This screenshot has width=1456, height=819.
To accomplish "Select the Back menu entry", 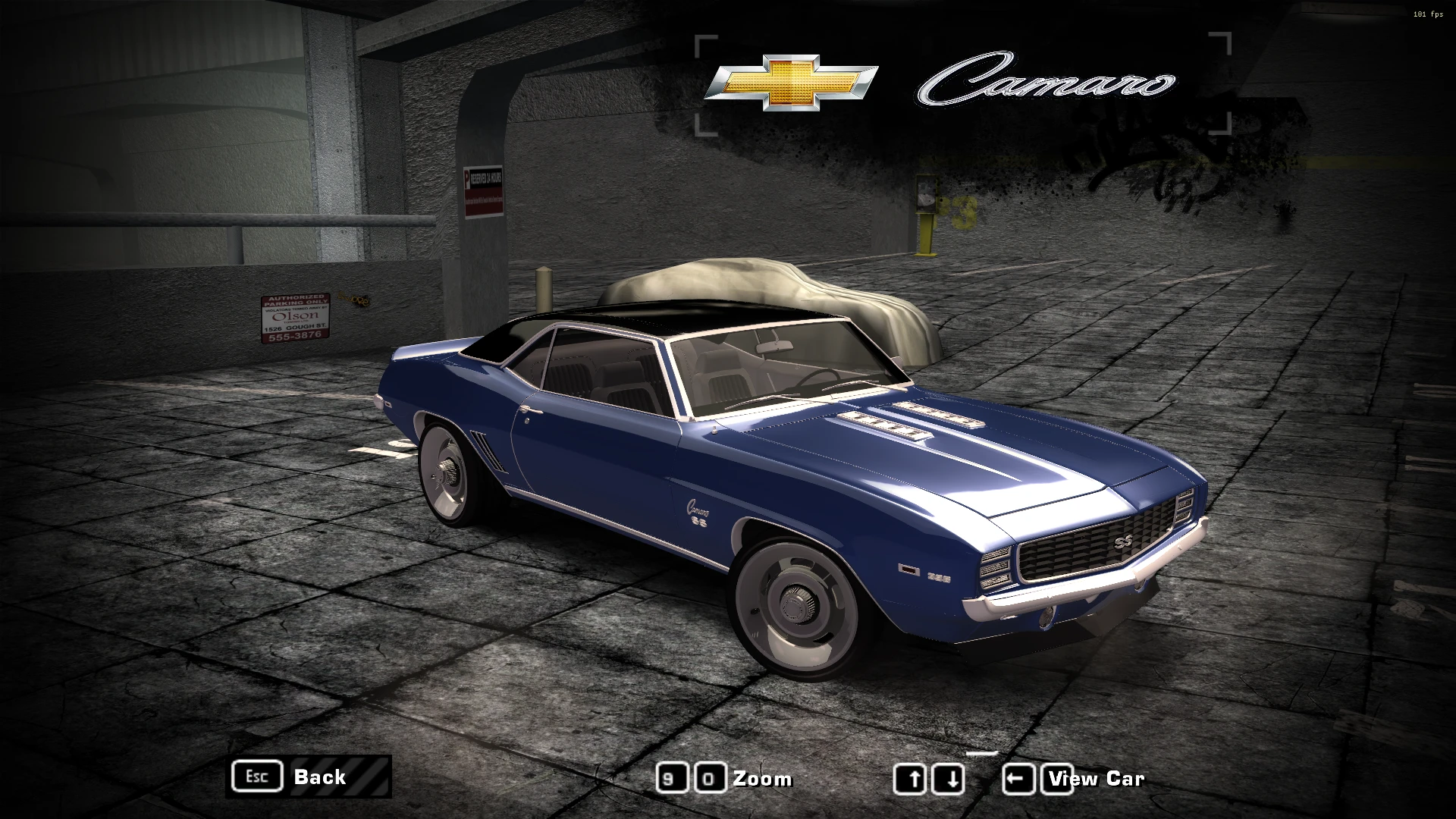I will point(318,778).
